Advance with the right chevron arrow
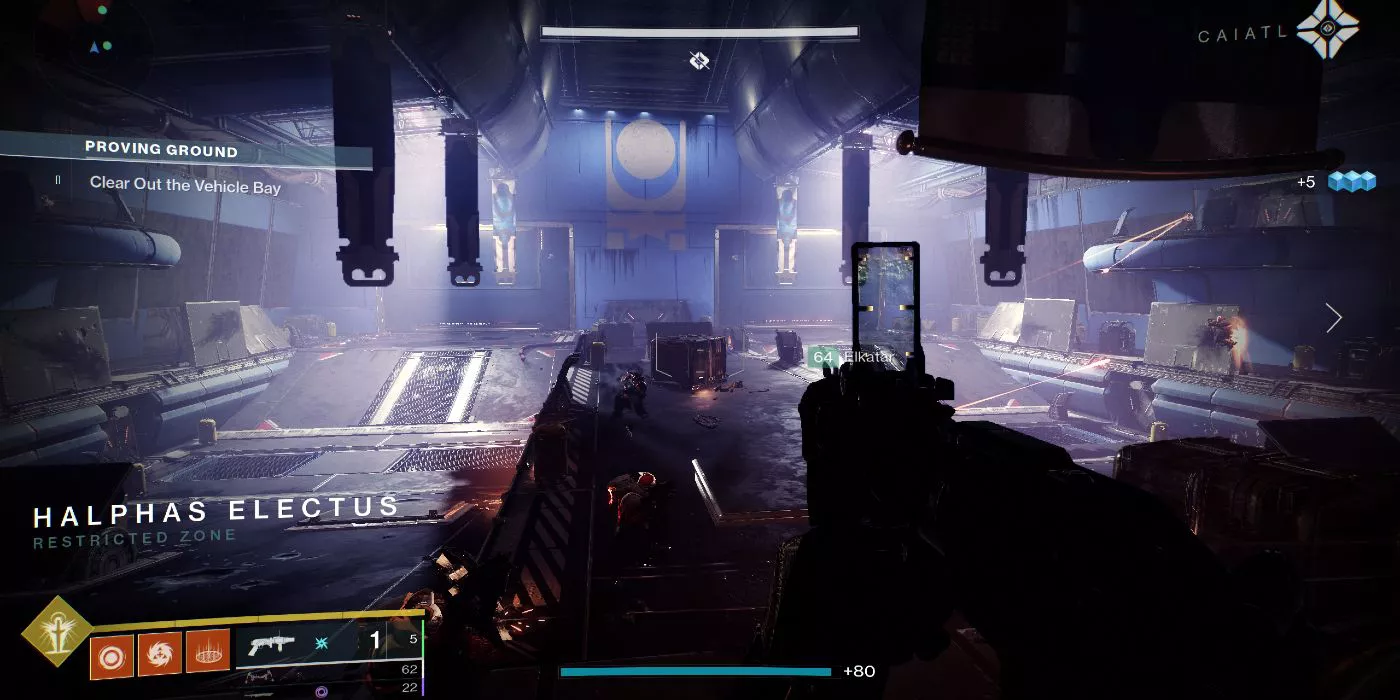The width and height of the screenshot is (1400, 700). pyautogui.click(x=1333, y=318)
